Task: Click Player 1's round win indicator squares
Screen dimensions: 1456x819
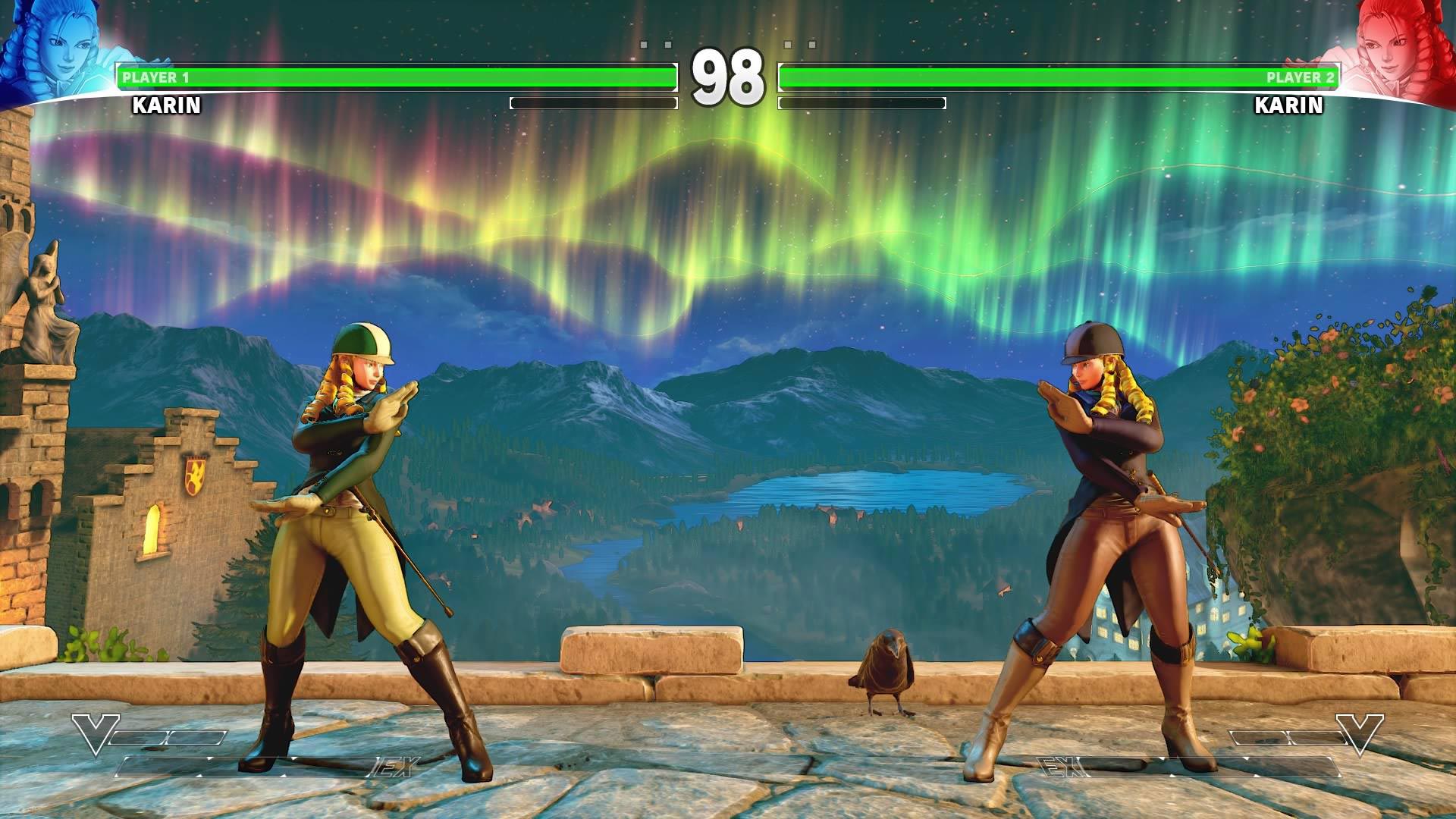Action: click(656, 44)
